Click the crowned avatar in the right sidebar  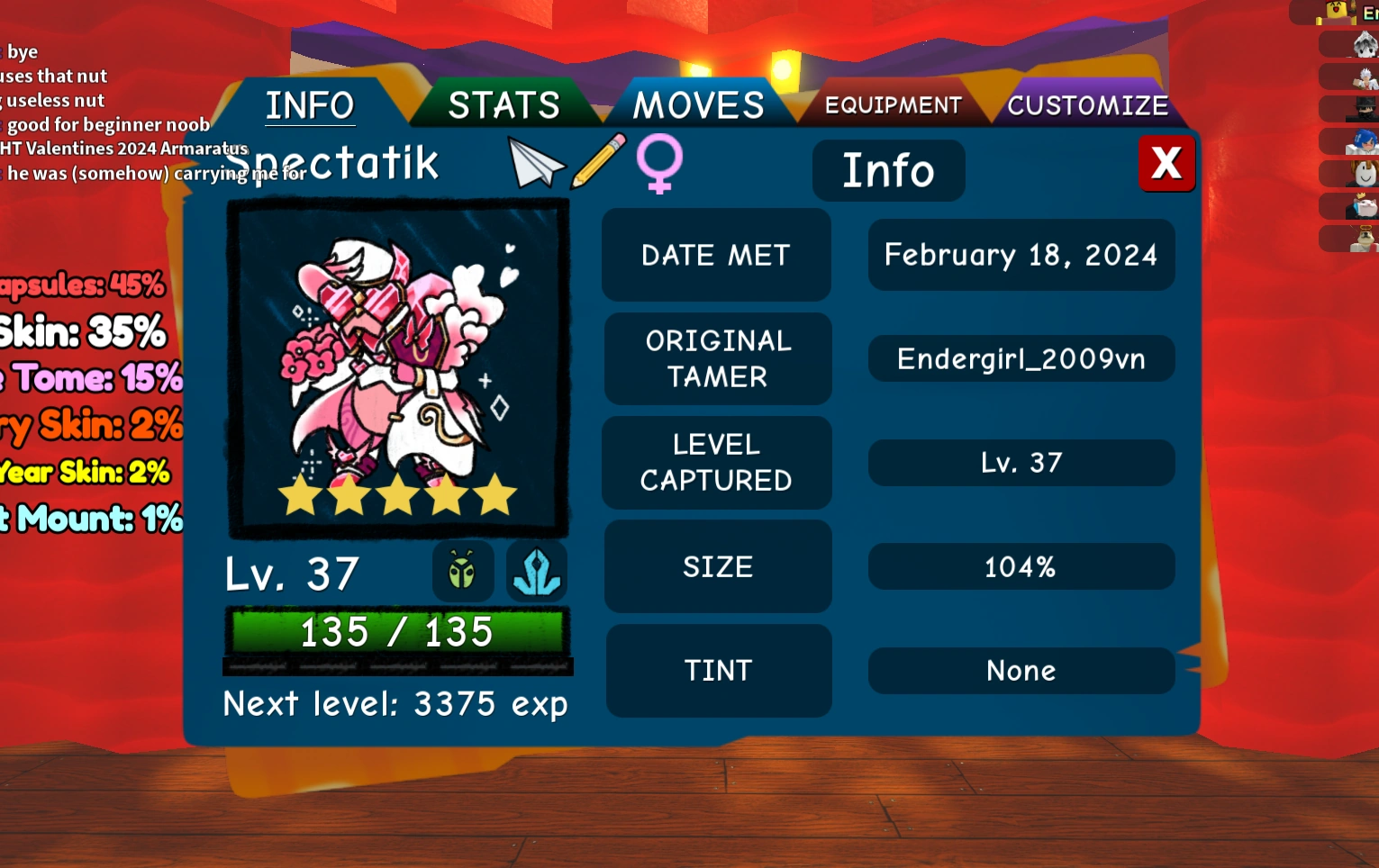tap(1364, 206)
